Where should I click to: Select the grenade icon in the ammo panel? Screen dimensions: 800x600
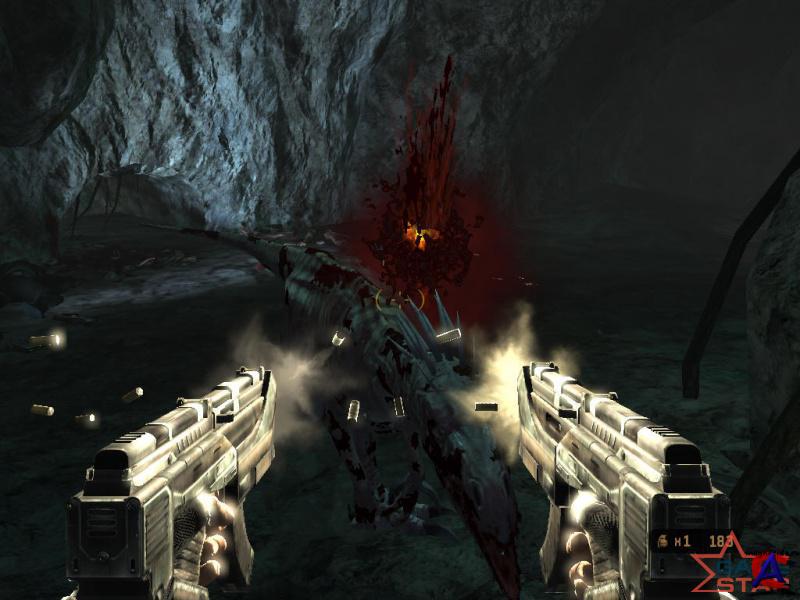click(661, 542)
